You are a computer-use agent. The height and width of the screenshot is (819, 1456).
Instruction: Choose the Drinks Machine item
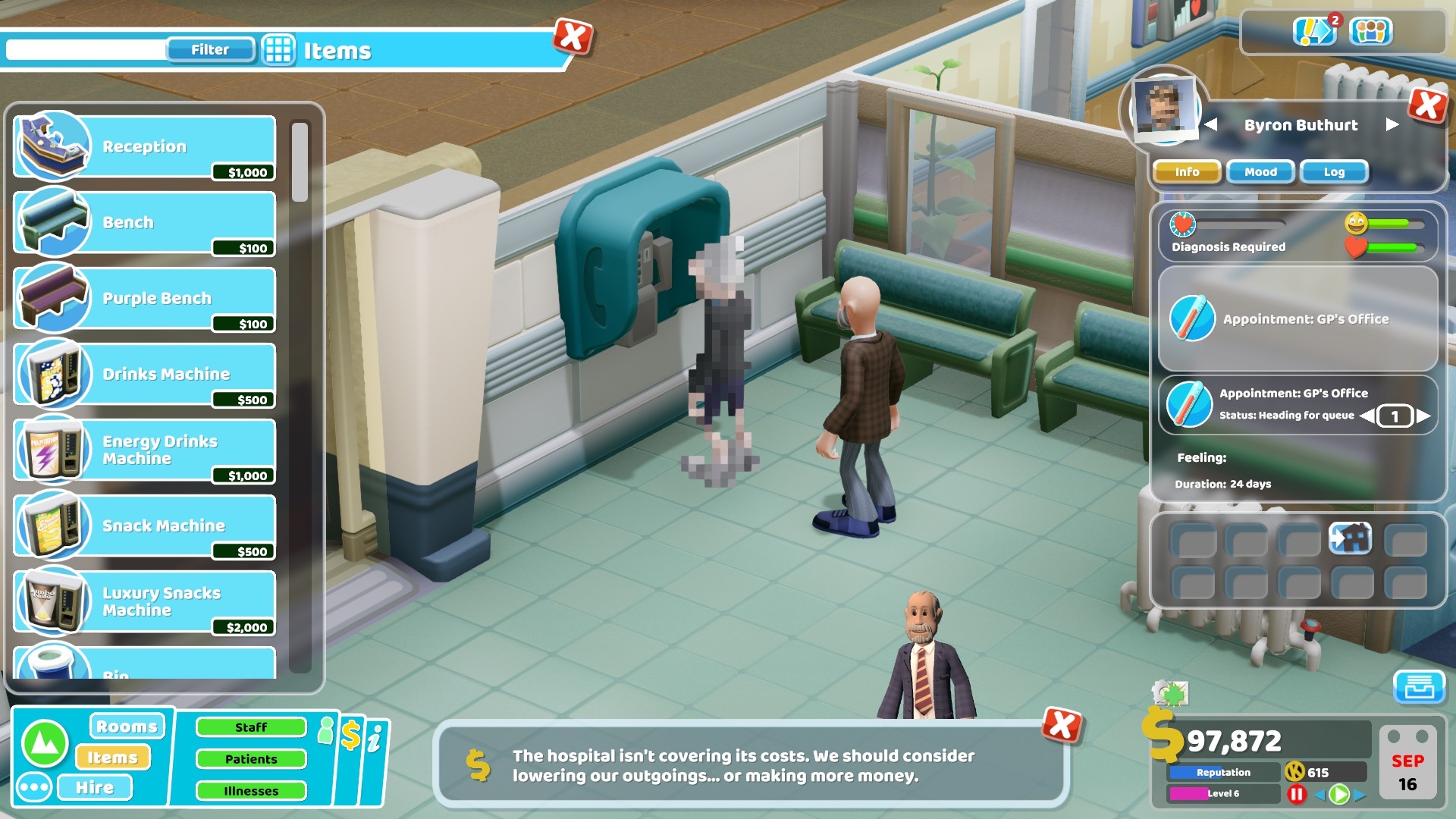(144, 375)
